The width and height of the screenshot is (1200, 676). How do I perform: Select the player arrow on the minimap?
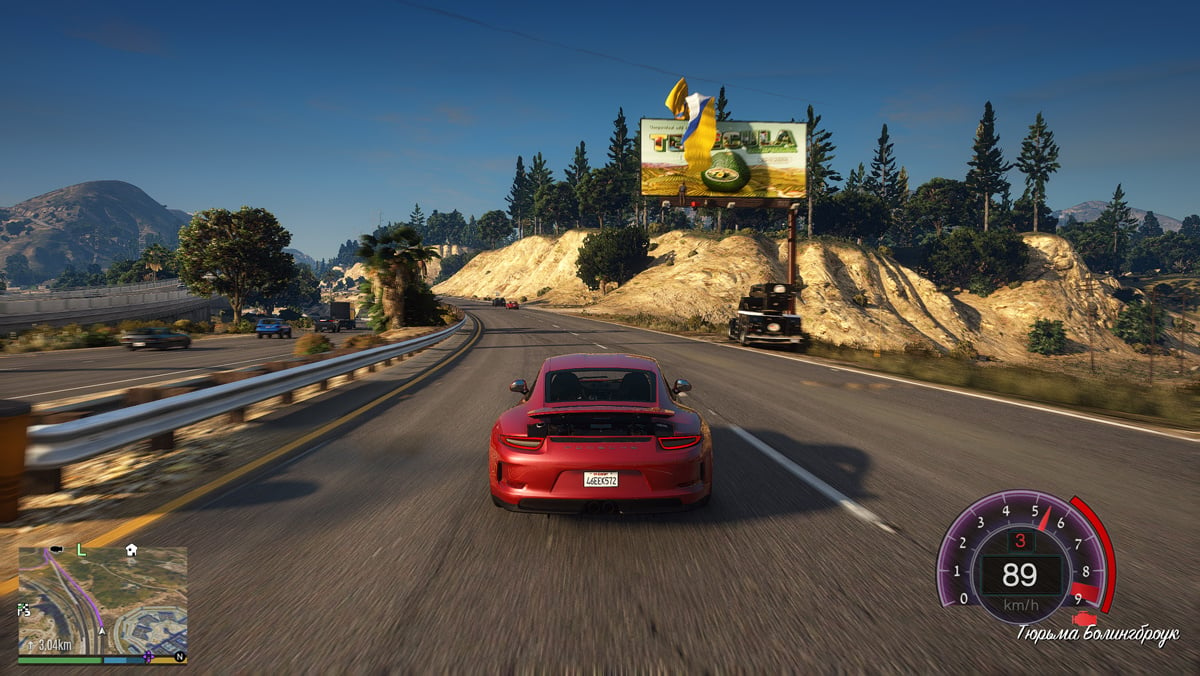coord(101,630)
